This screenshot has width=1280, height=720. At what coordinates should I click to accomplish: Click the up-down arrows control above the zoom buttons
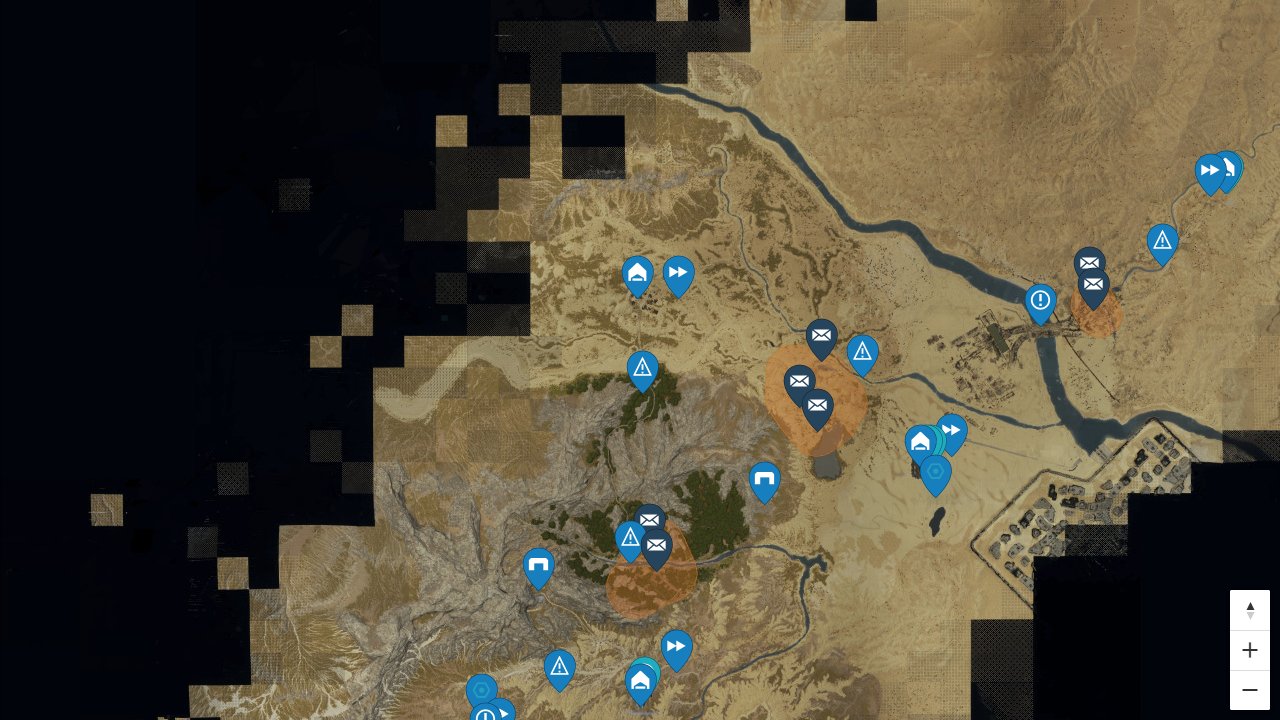click(1250, 610)
